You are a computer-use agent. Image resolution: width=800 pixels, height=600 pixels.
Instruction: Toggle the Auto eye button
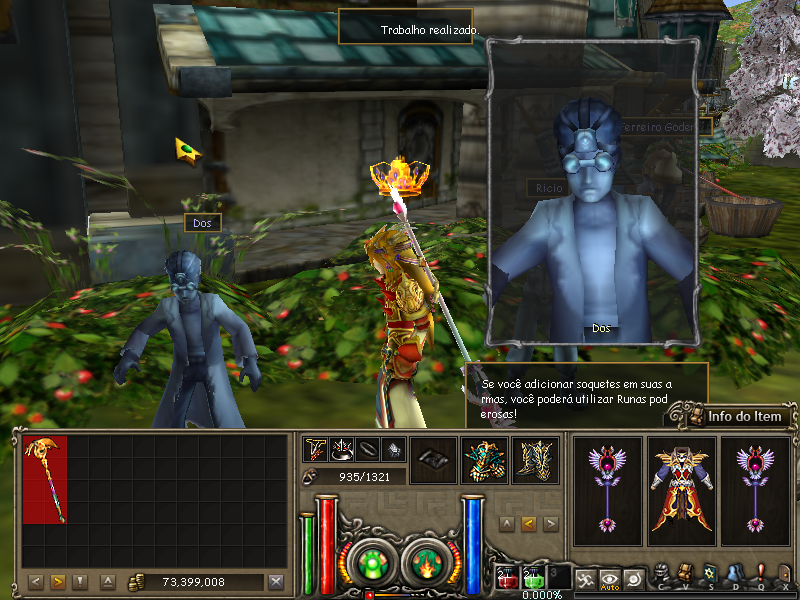coord(609,577)
